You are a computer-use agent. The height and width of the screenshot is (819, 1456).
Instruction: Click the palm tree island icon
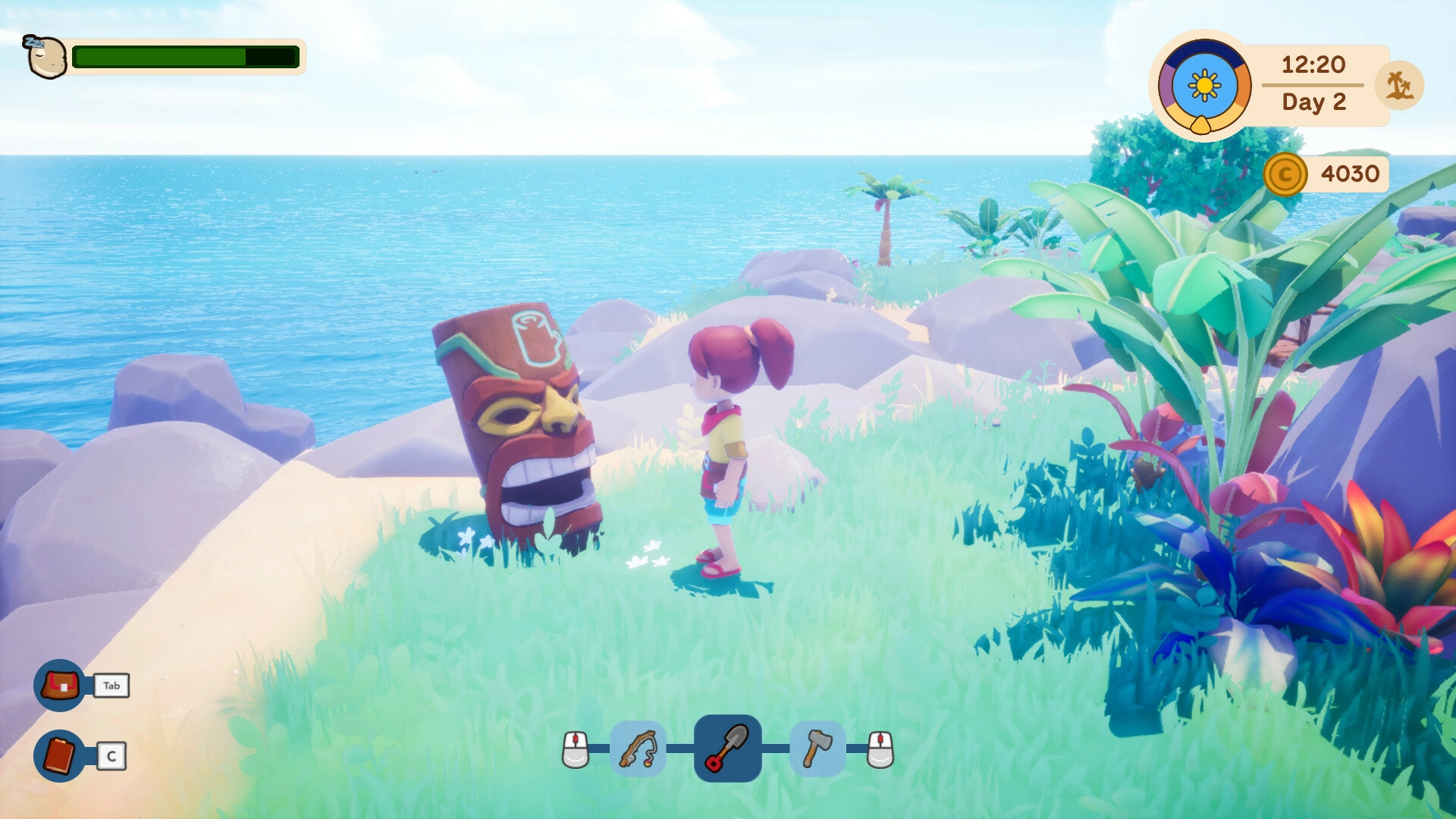point(1399,85)
